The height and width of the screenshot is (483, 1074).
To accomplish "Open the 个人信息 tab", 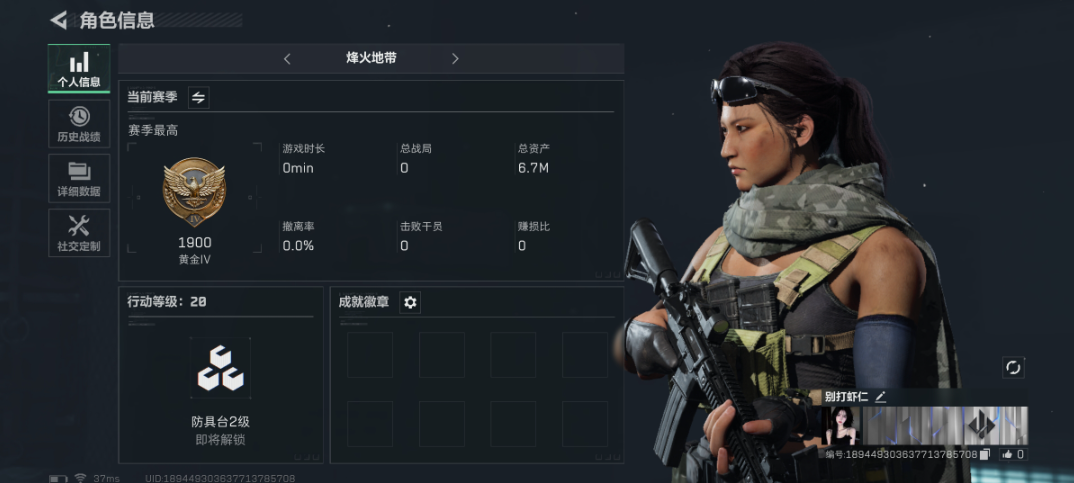I will point(79,68).
